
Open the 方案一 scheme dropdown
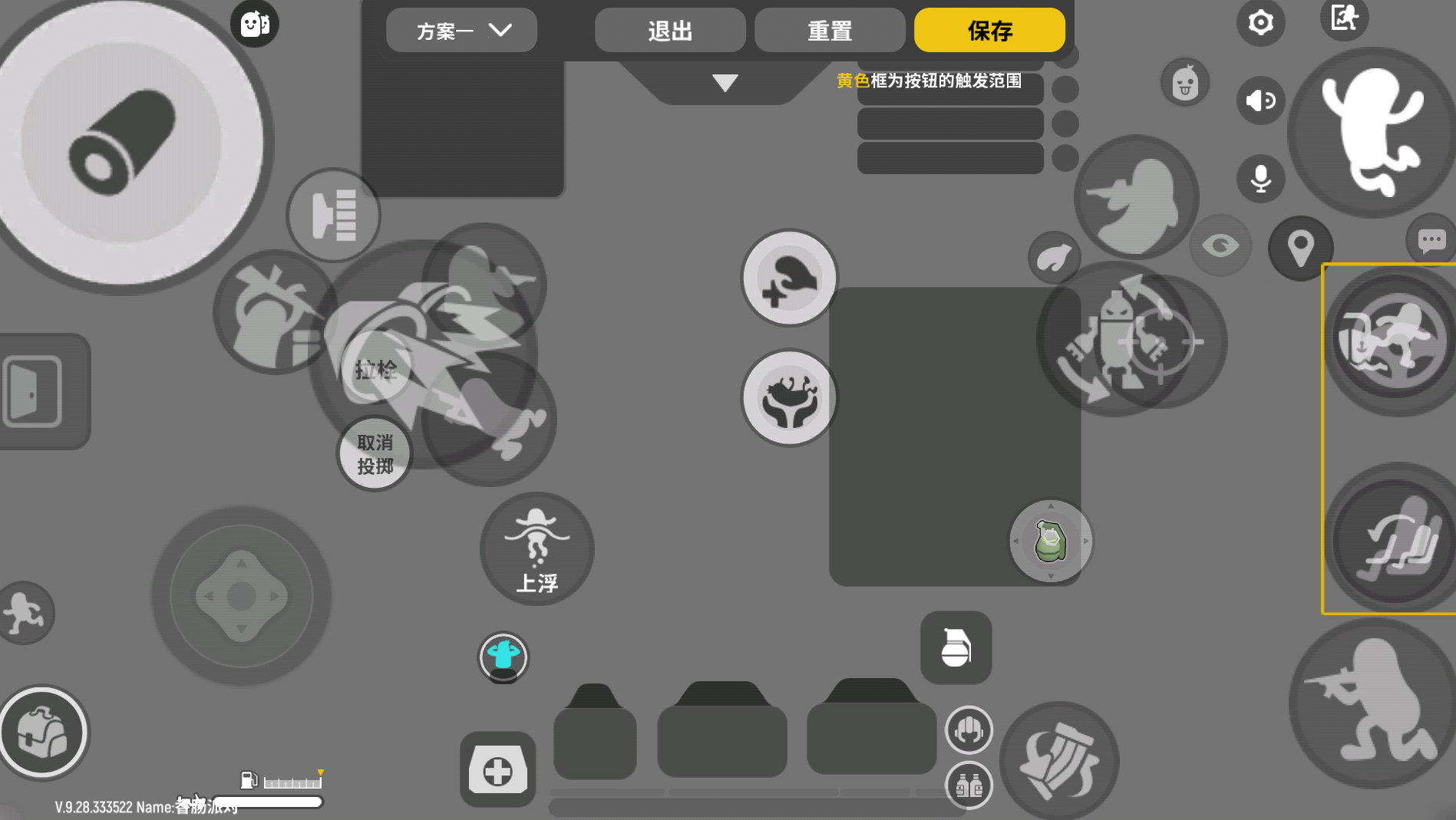[460, 31]
